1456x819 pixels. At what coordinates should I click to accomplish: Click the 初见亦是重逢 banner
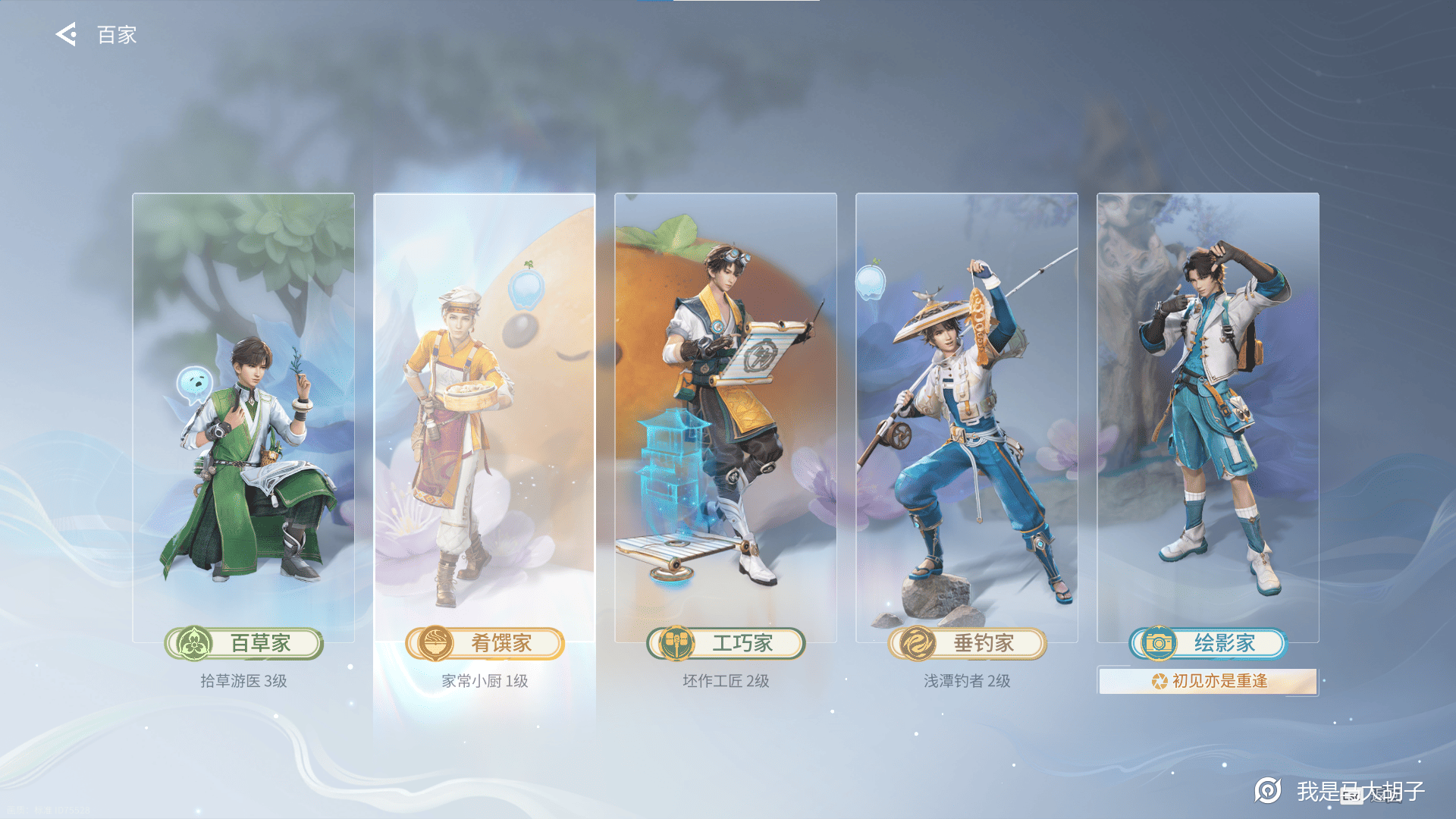tap(1208, 681)
